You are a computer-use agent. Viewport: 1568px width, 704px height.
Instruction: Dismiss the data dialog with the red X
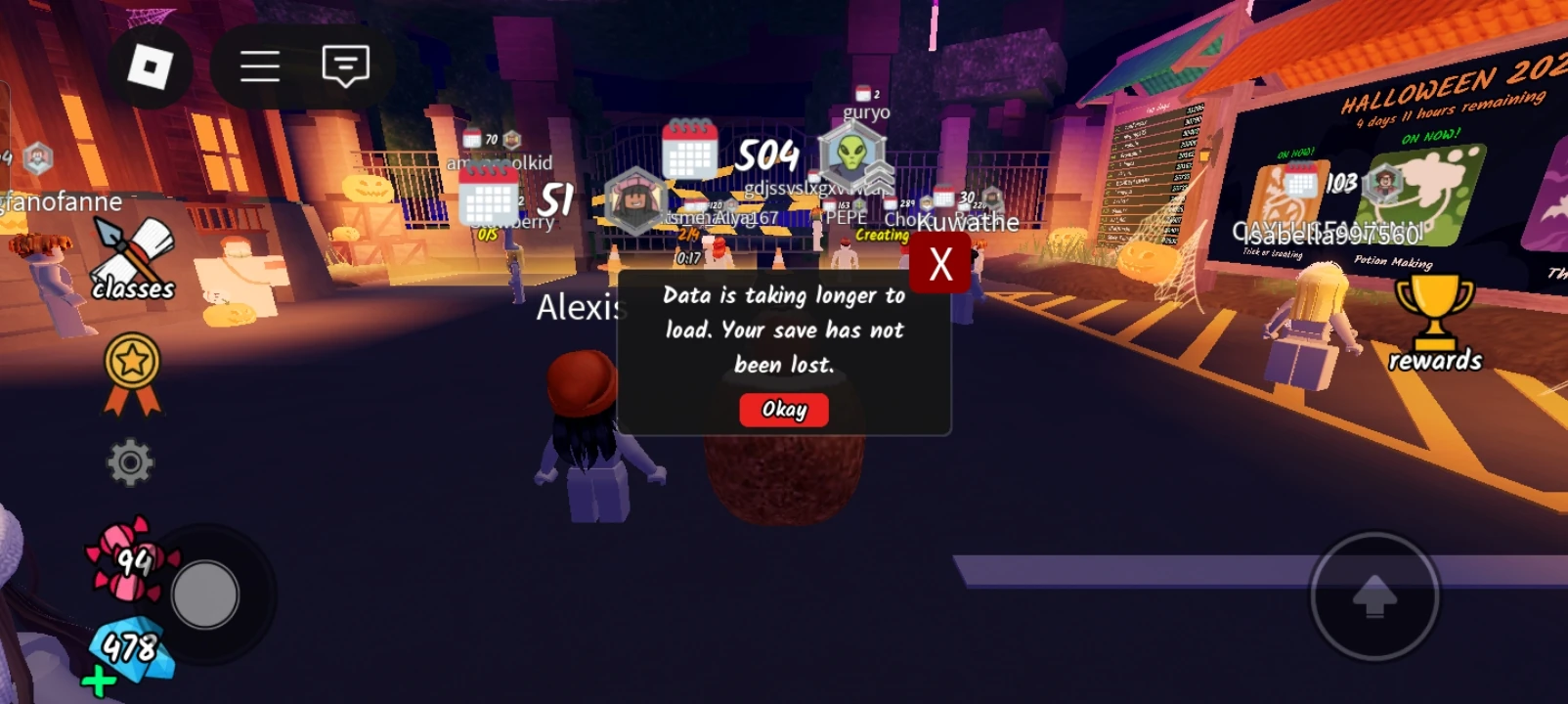[x=940, y=260]
